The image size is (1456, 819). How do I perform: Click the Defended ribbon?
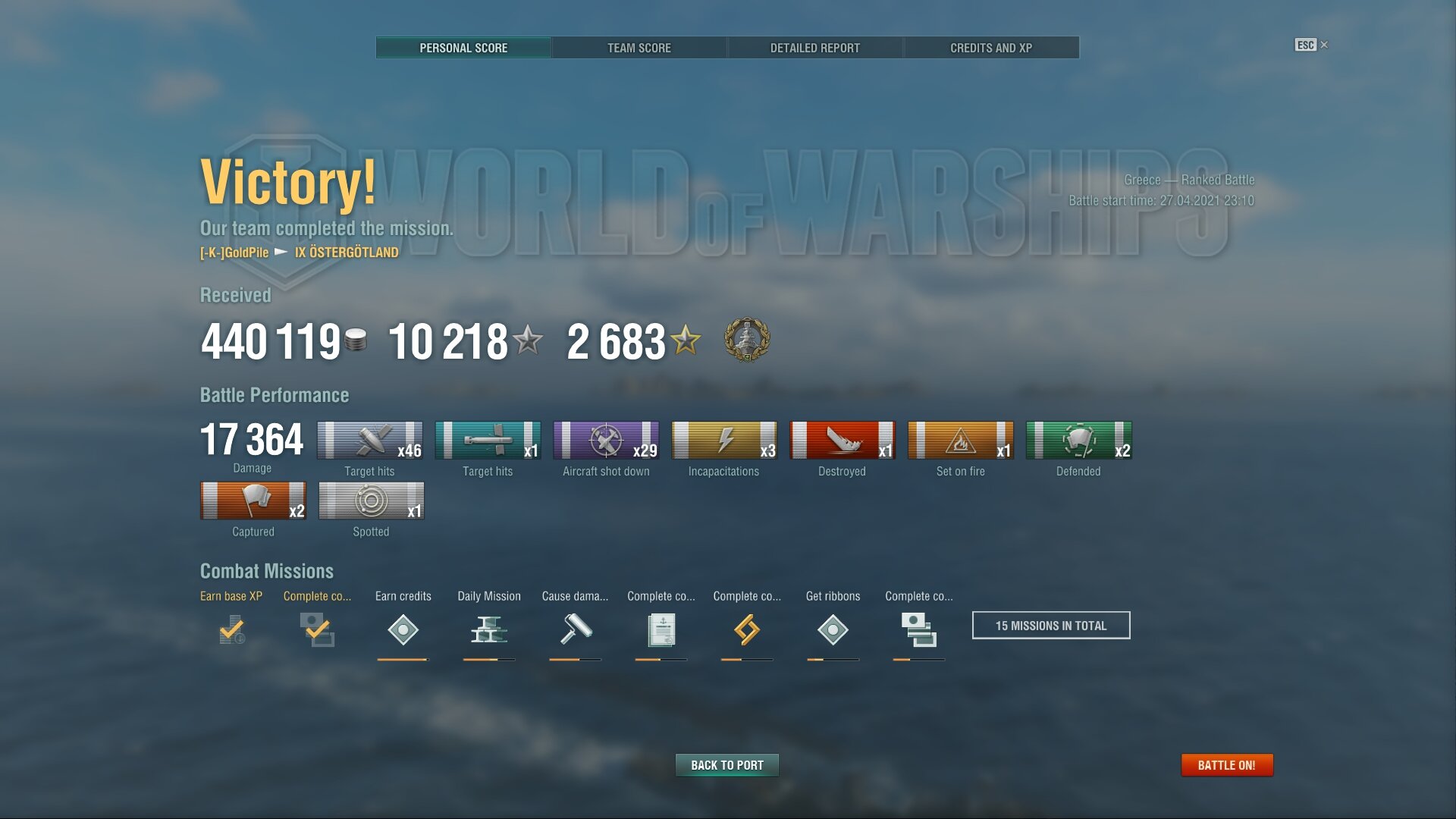pos(1078,441)
